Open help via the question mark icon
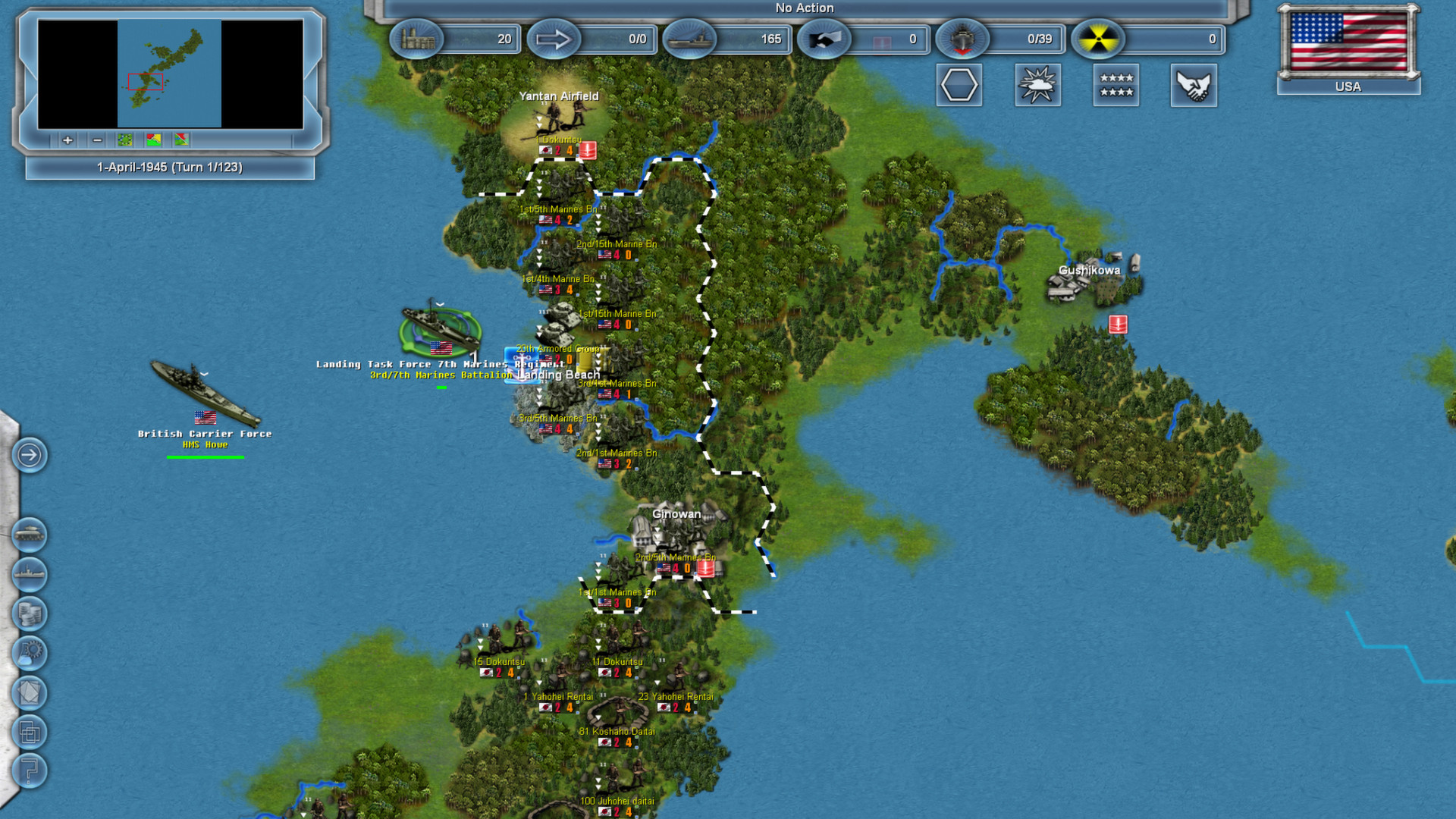Image resolution: width=1456 pixels, height=819 pixels. point(29,771)
